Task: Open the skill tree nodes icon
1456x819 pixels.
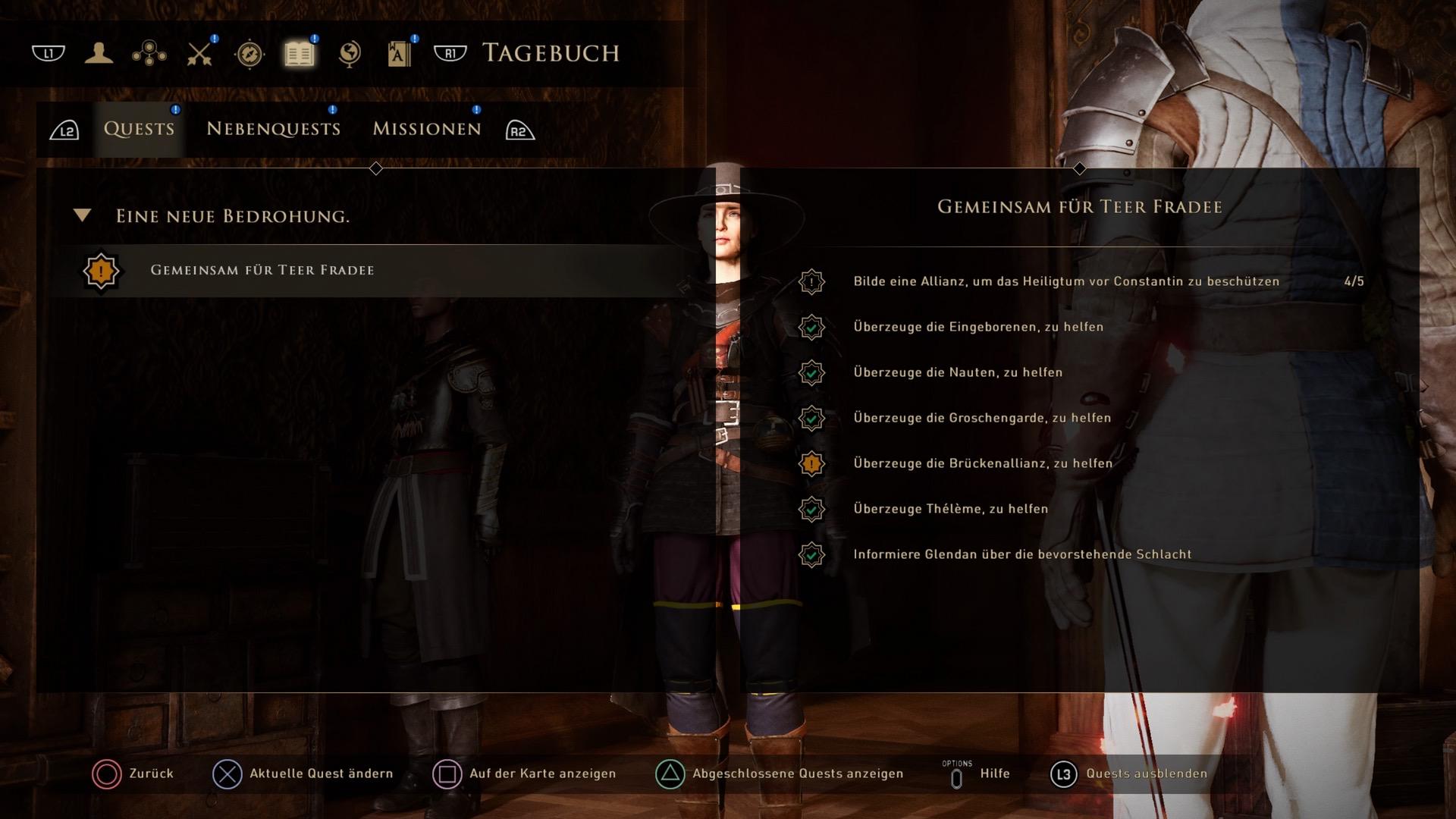Action: 149,53
